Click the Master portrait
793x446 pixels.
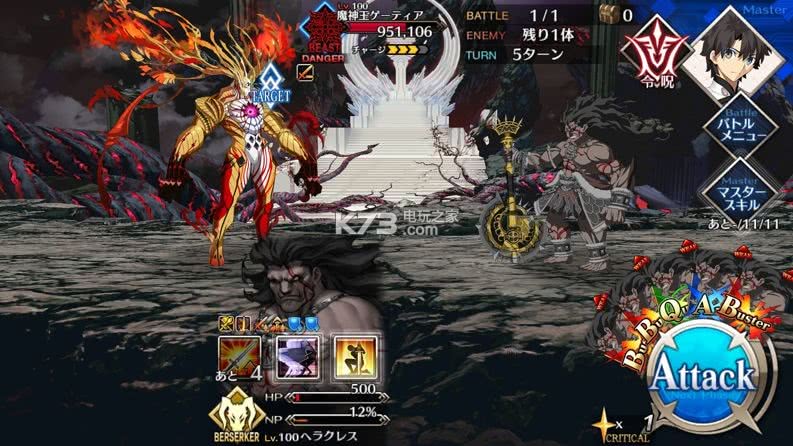point(735,47)
